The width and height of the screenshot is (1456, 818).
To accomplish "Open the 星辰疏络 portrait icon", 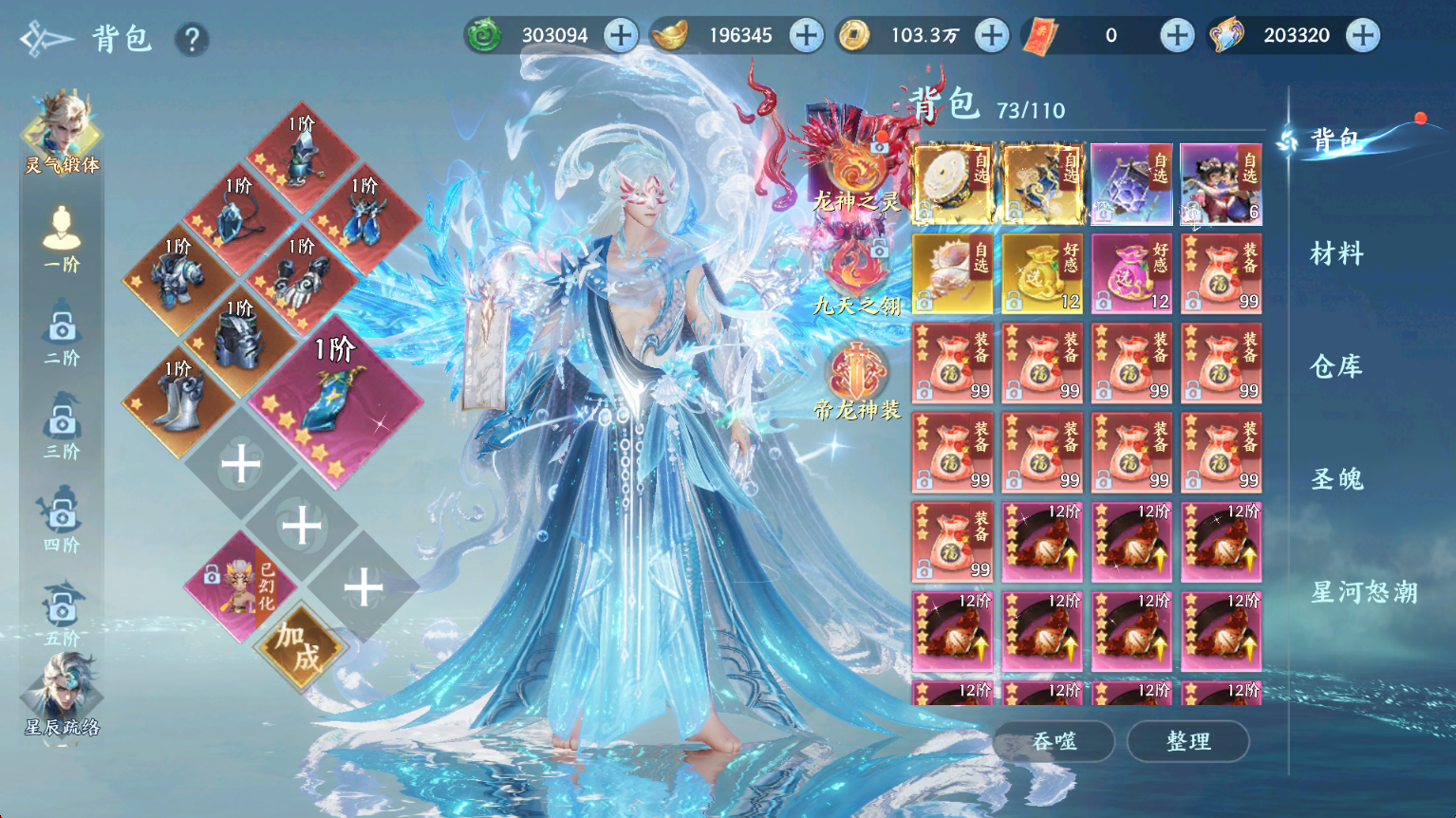I will tap(62, 695).
